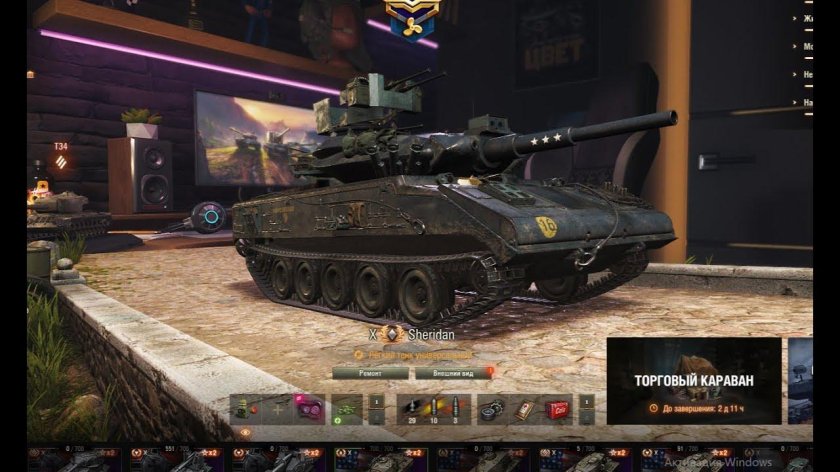Open the battle booster slot with green tank

346,409
